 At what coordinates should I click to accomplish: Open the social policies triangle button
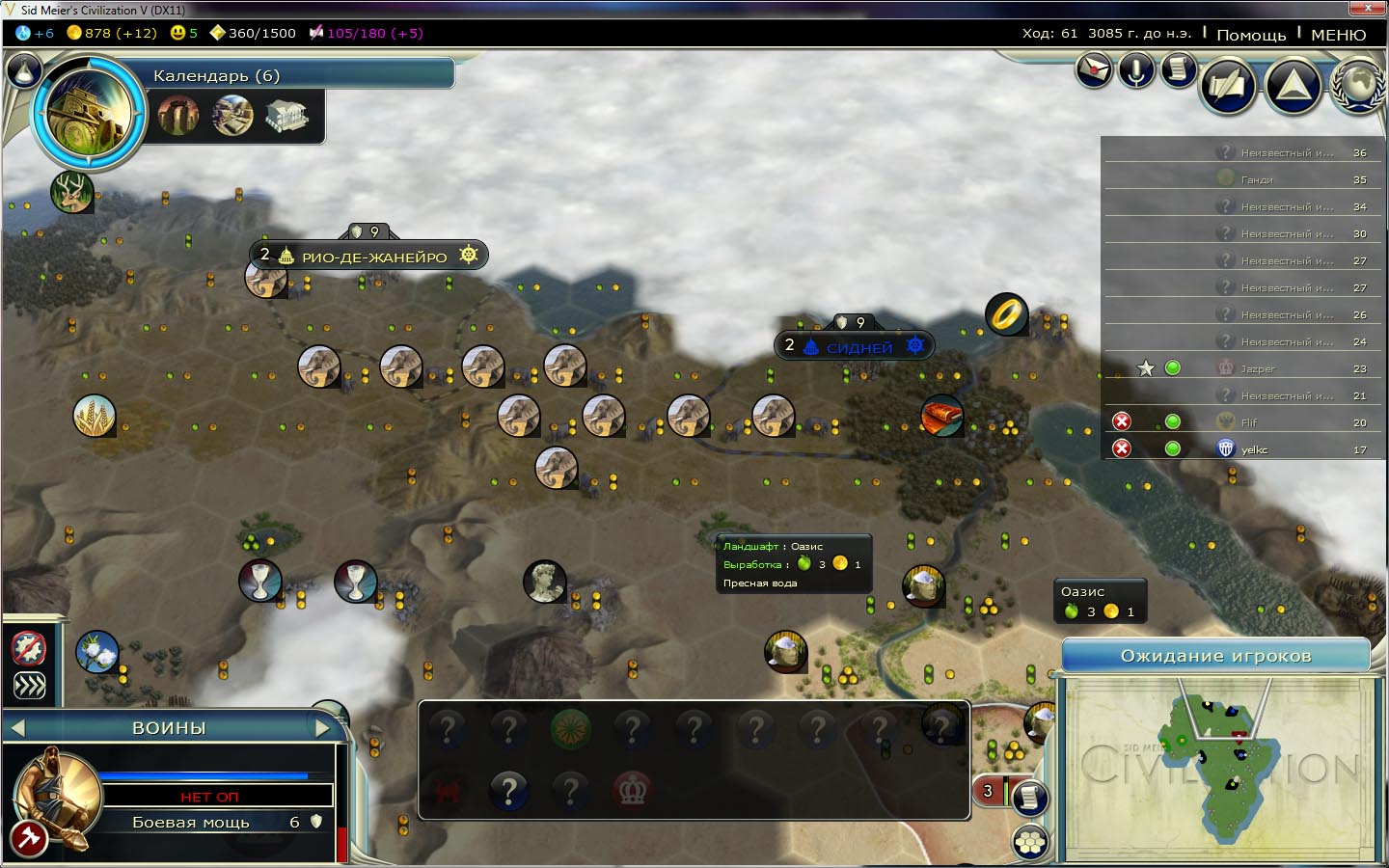1293,86
